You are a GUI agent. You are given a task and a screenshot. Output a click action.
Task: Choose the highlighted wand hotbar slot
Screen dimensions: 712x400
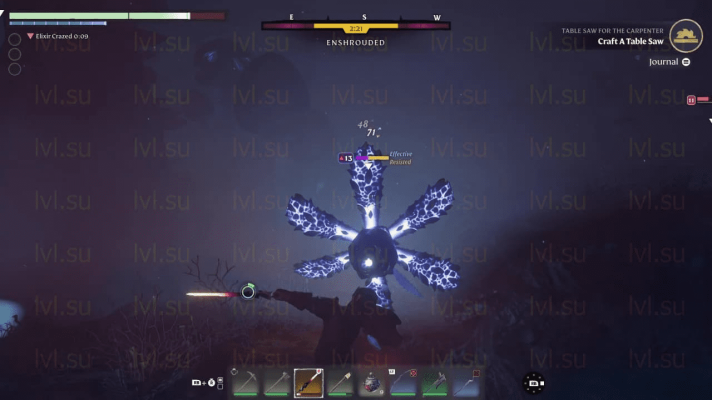pos(308,382)
